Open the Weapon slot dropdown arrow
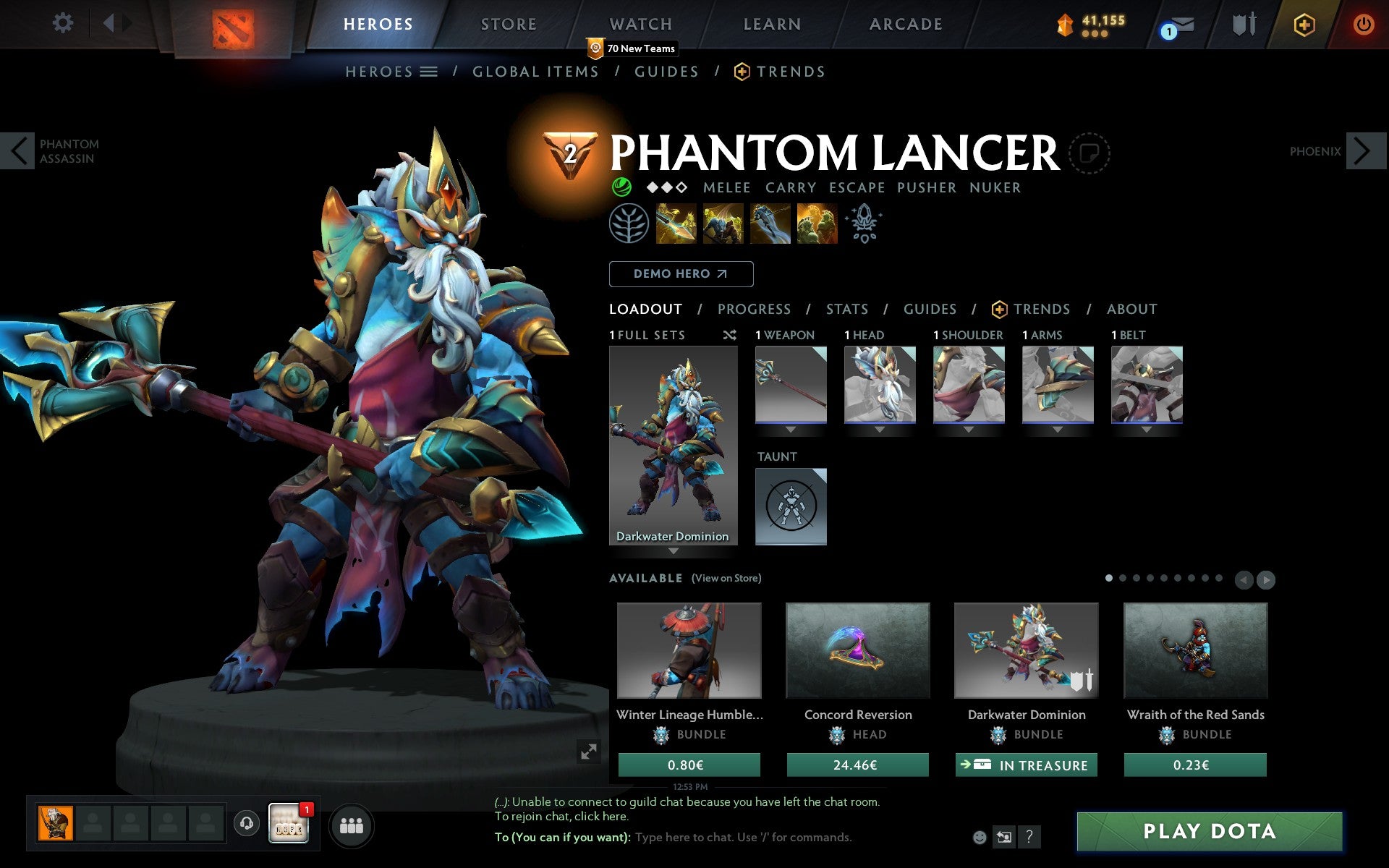Image resolution: width=1389 pixels, height=868 pixels. (790, 428)
